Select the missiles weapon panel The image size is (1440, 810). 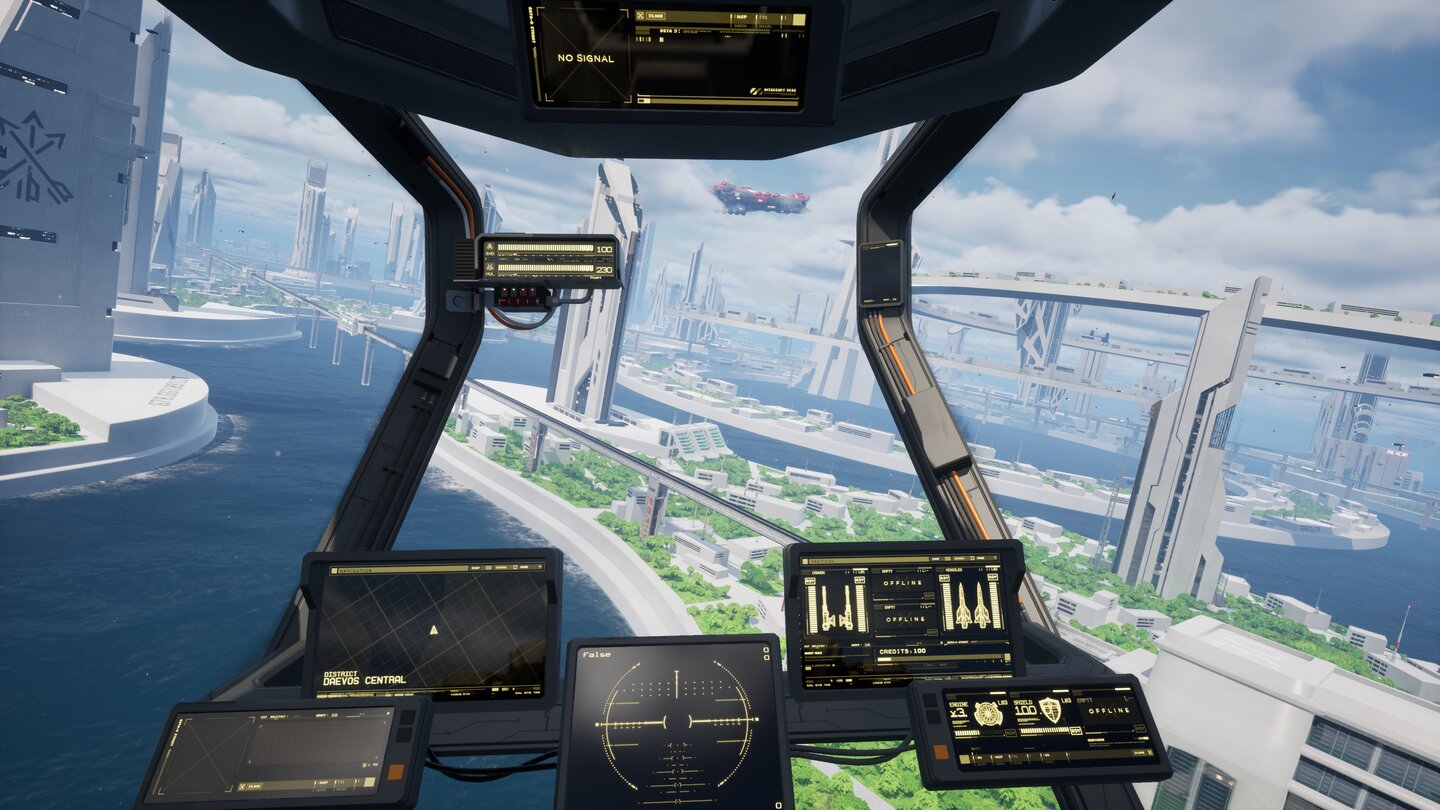[x=971, y=603]
